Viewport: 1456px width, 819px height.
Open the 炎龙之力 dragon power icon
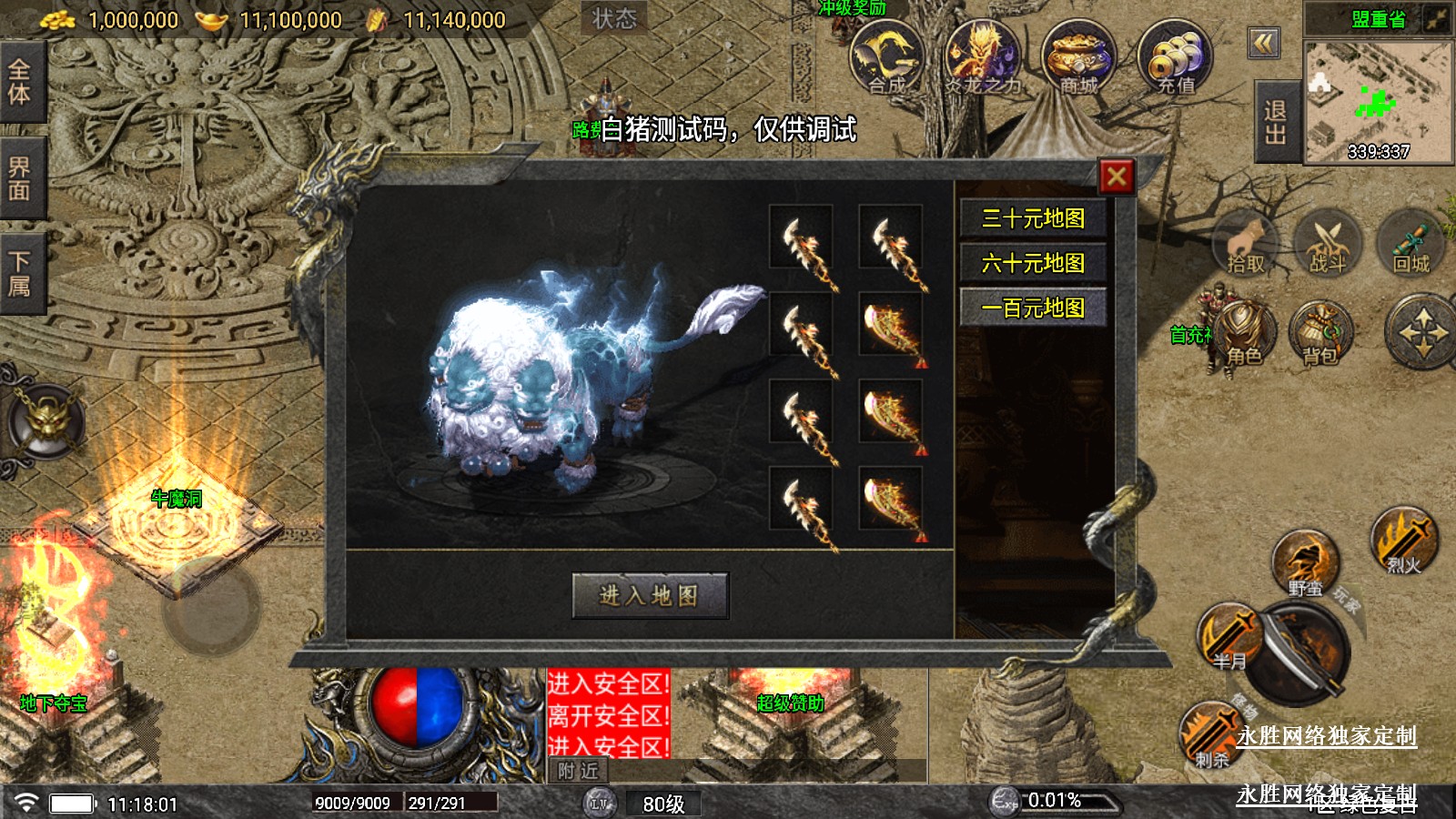[x=981, y=58]
